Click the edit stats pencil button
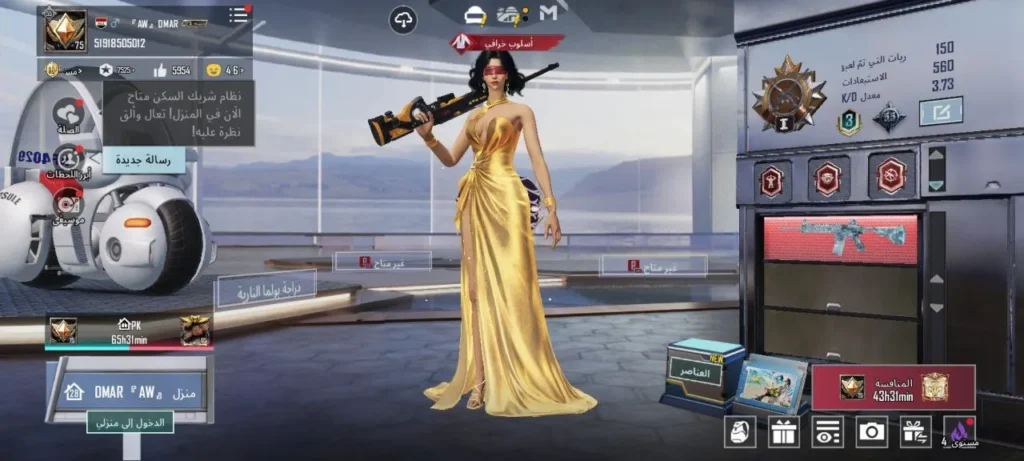 click(x=940, y=110)
